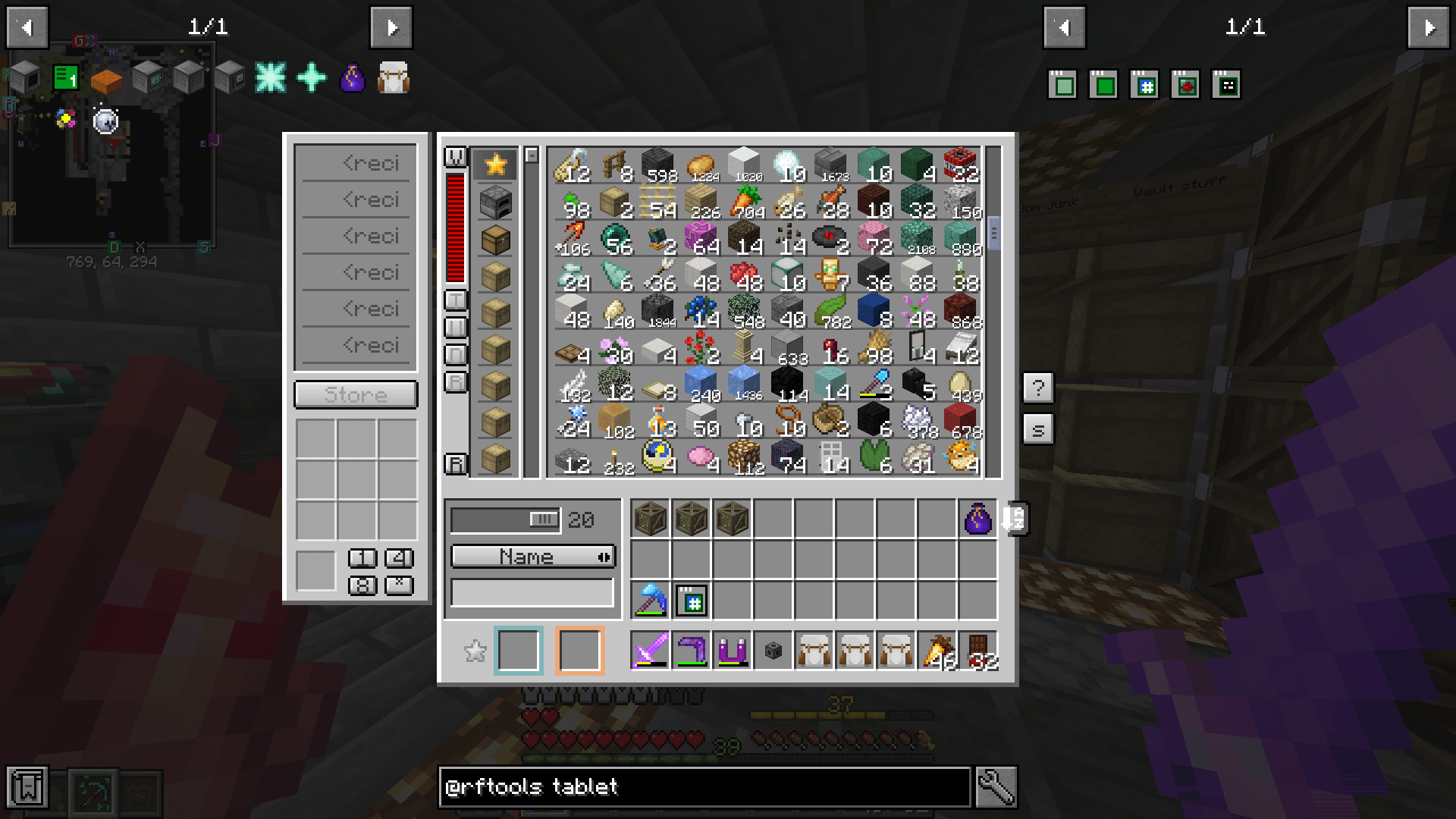Select the blue grid pattern icon in top-right row
The width and height of the screenshot is (1456, 819).
click(x=1144, y=85)
